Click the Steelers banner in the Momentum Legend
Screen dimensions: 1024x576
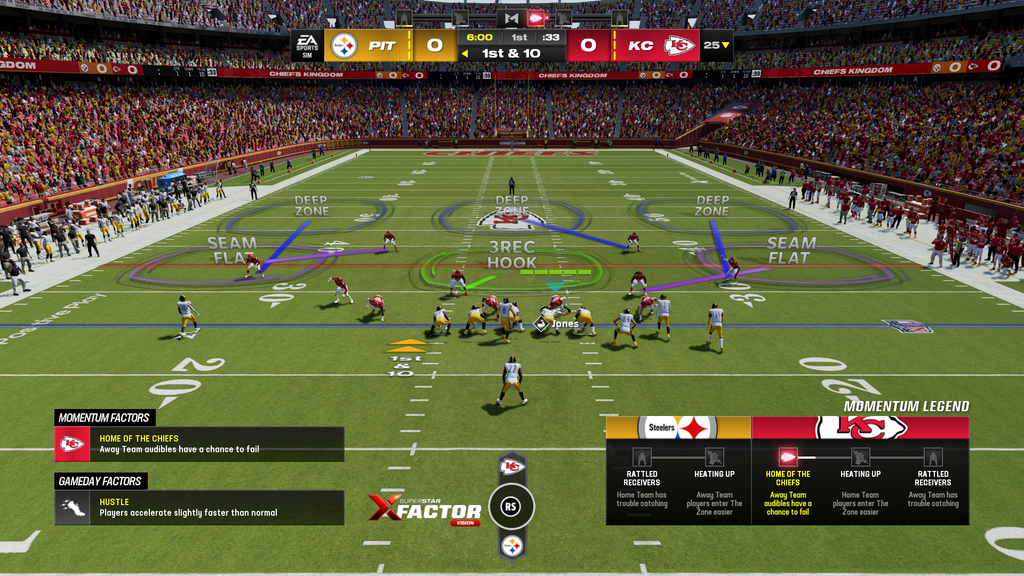[678, 428]
